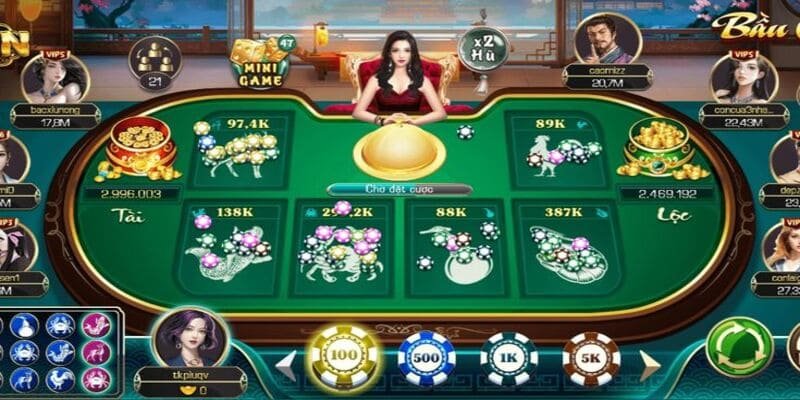Show more chip values with right arrow
The width and height of the screenshot is (800, 400).
click(649, 364)
